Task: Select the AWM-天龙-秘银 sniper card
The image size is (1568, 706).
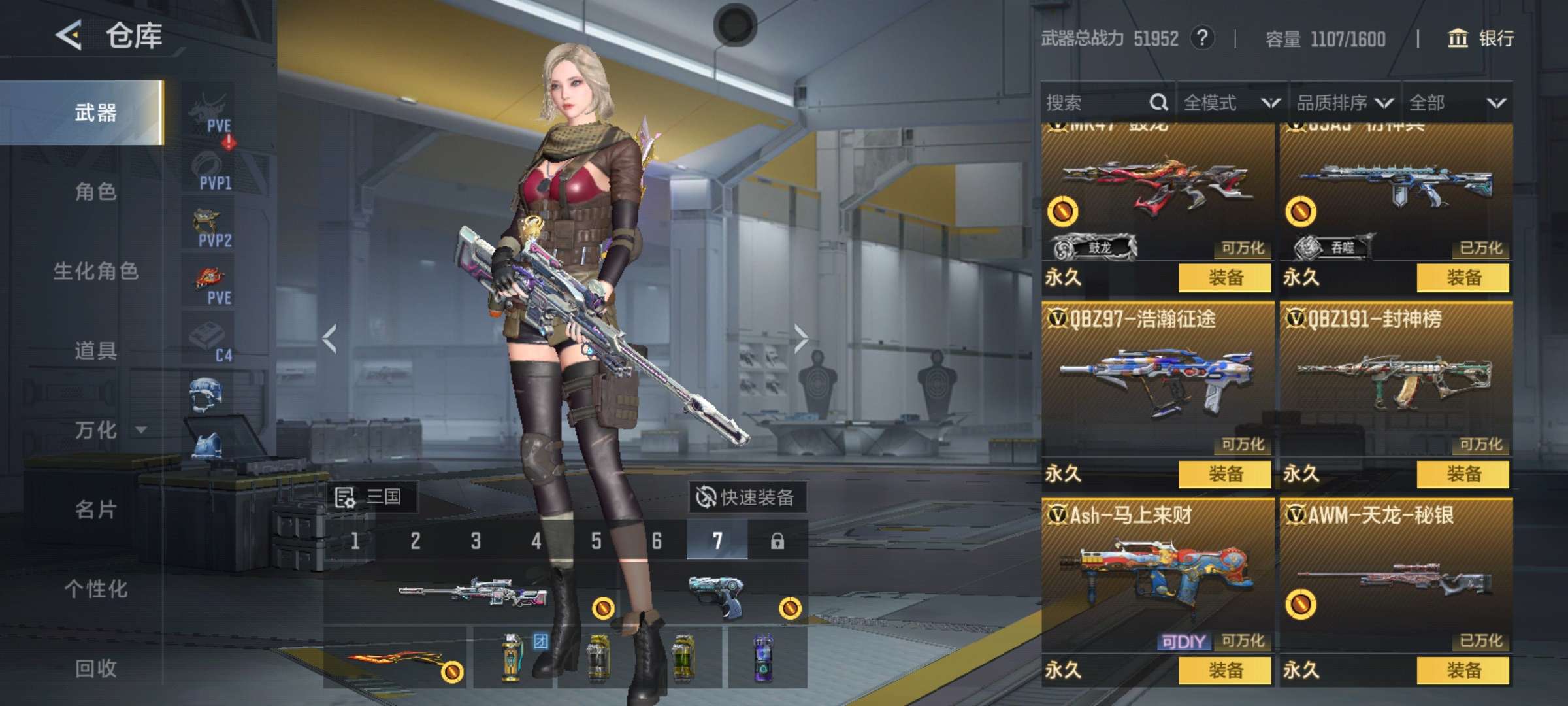Action: [x=1396, y=579]
